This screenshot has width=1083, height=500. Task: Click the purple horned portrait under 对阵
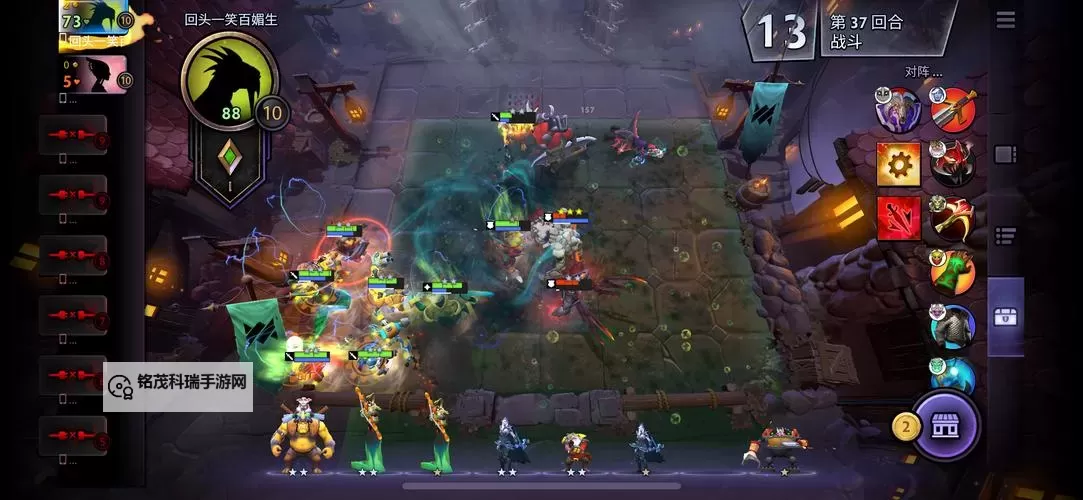click(x=898, y=109)
